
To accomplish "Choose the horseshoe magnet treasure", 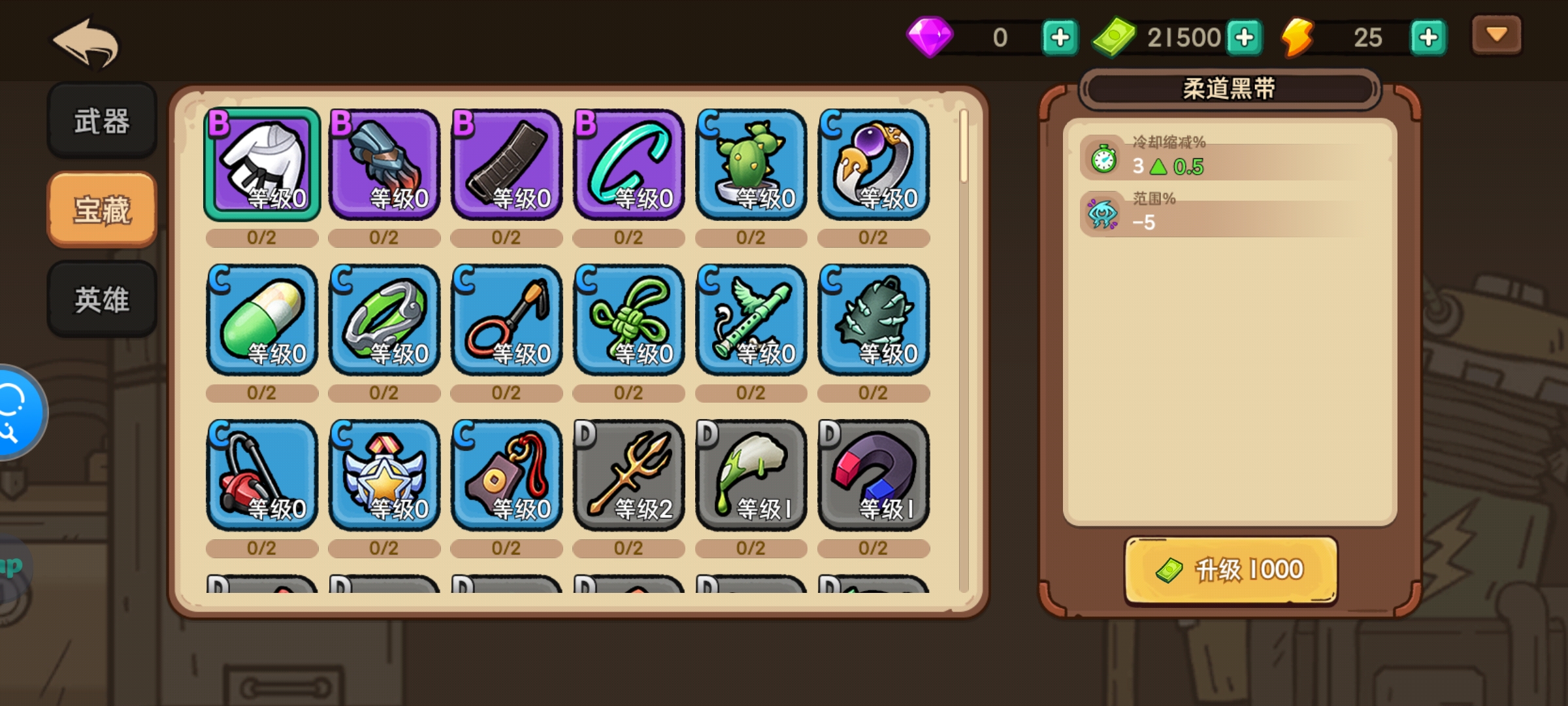I will click(x=873, y=475).
